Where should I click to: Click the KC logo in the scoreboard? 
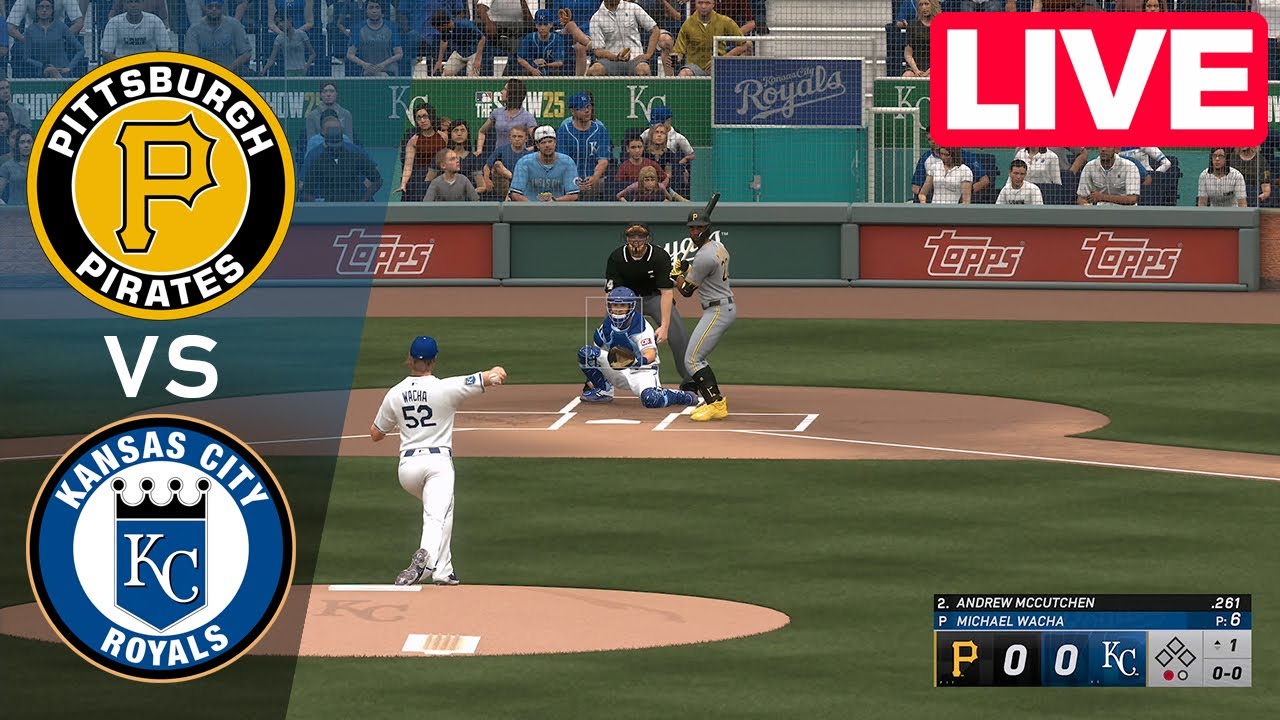coord(1120,659)
